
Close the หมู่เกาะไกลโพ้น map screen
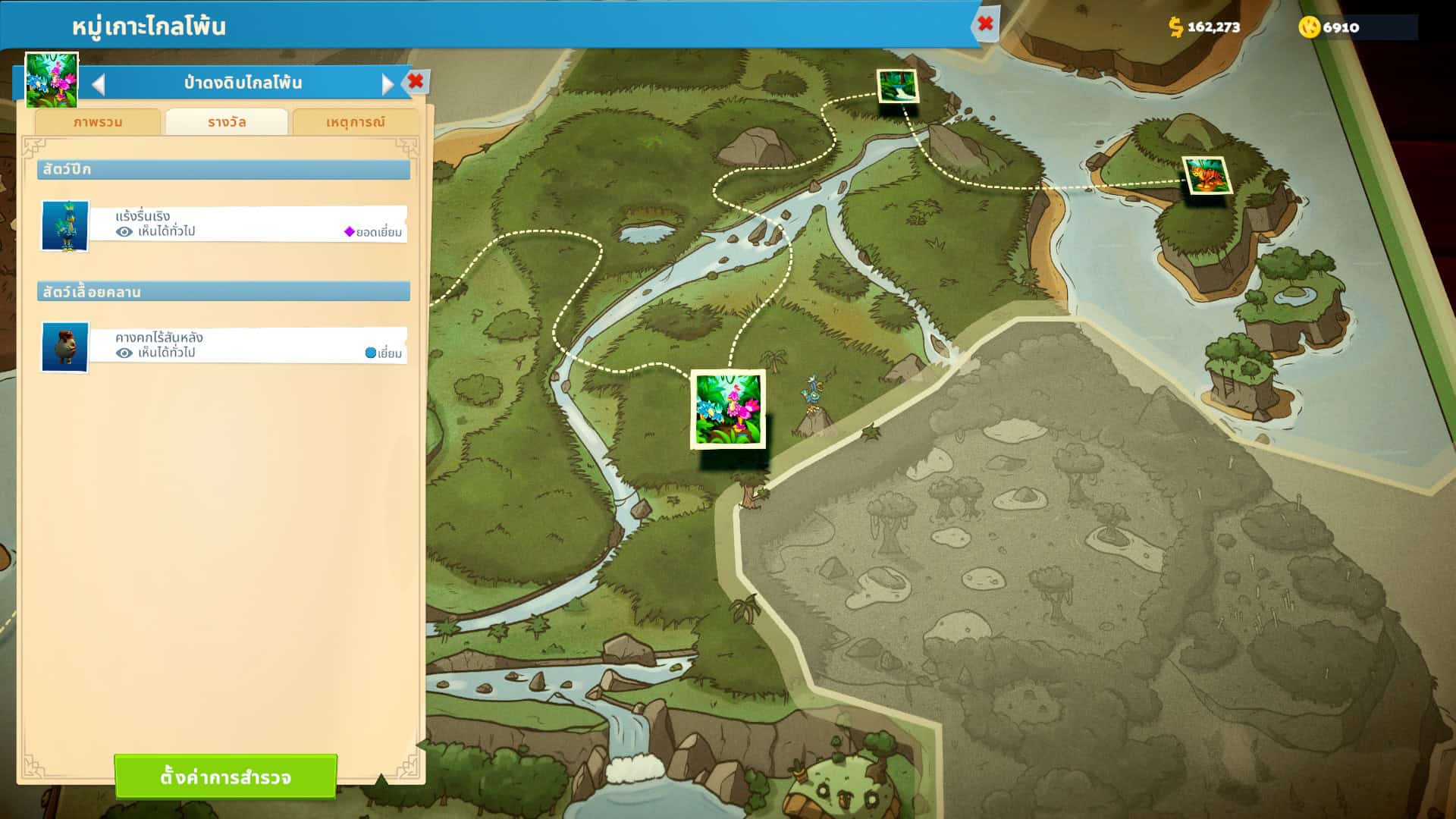coord(985,24)
